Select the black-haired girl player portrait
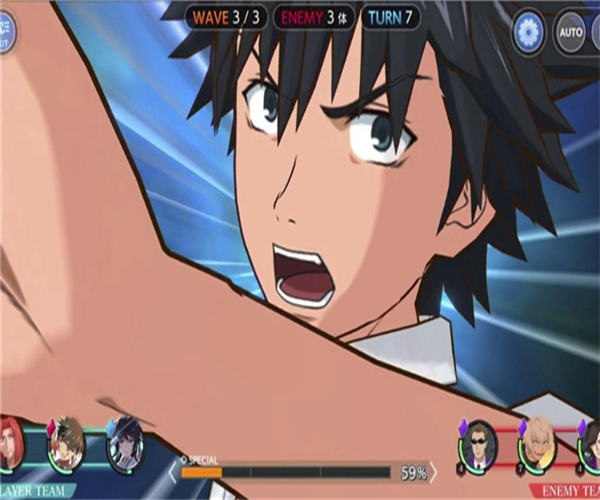This screenshot has width=600, height=500. click(126, 442)
